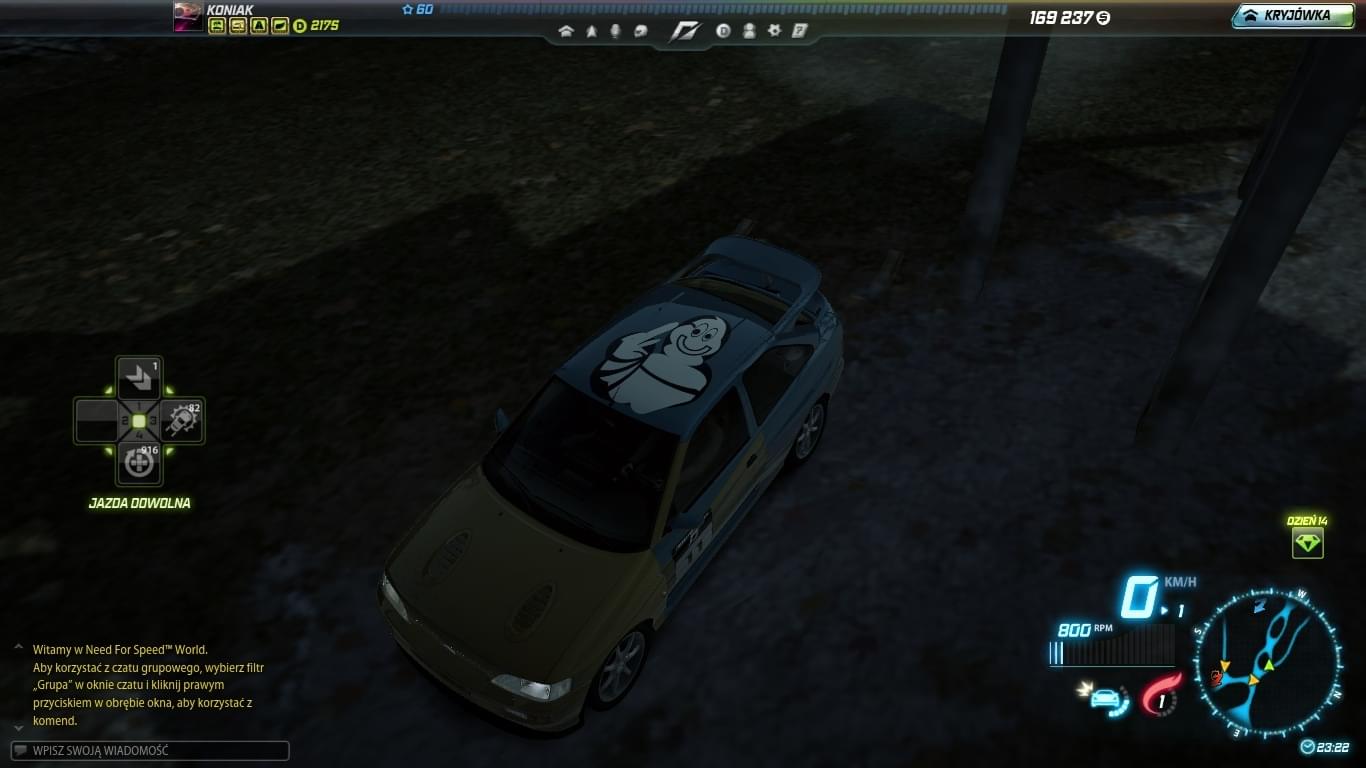Click the KONIAK driver avatar
This screenshot has height=768, width=1366.
coord(187,17)
